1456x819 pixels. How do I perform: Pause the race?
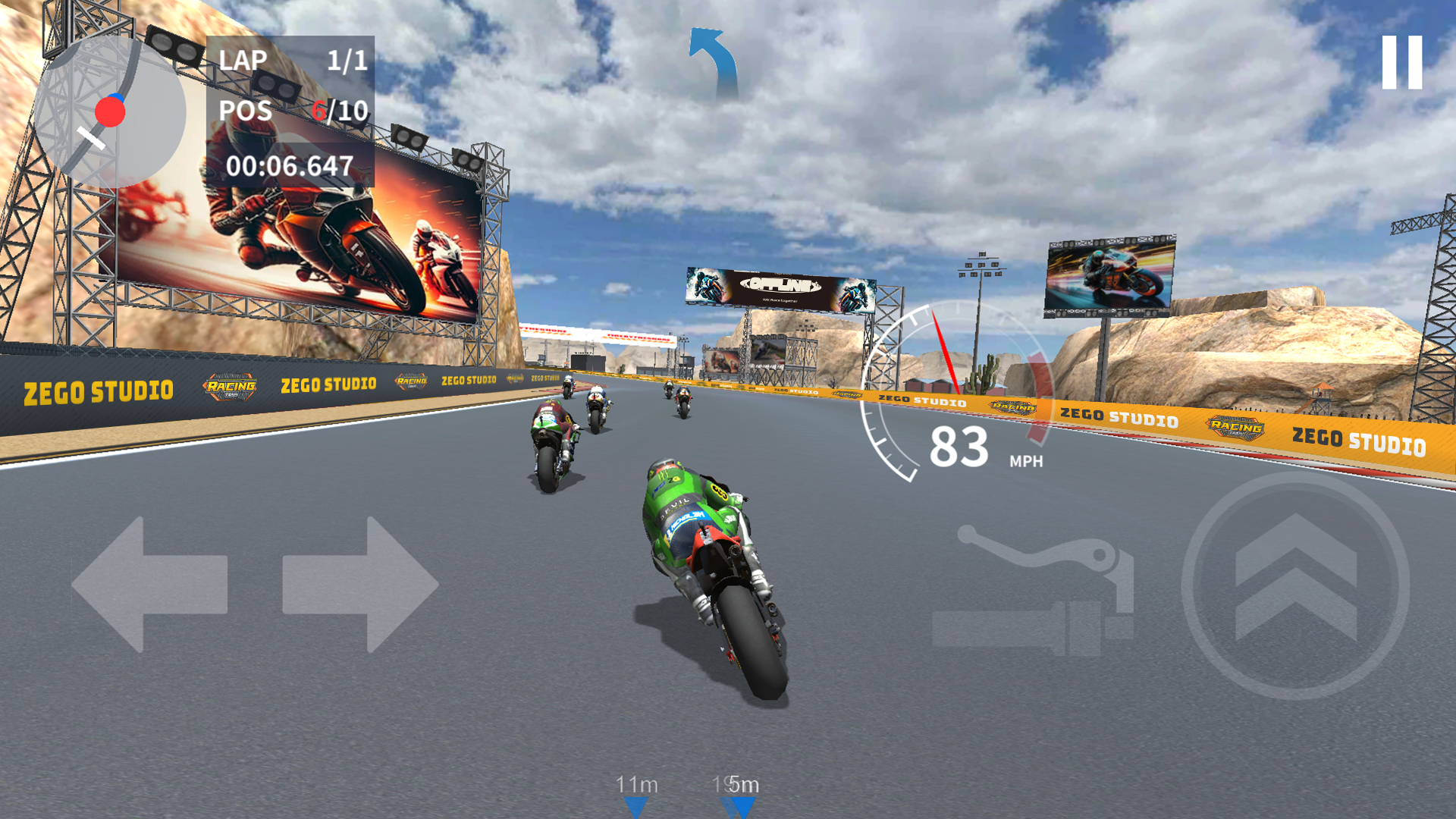(1404, 64)
